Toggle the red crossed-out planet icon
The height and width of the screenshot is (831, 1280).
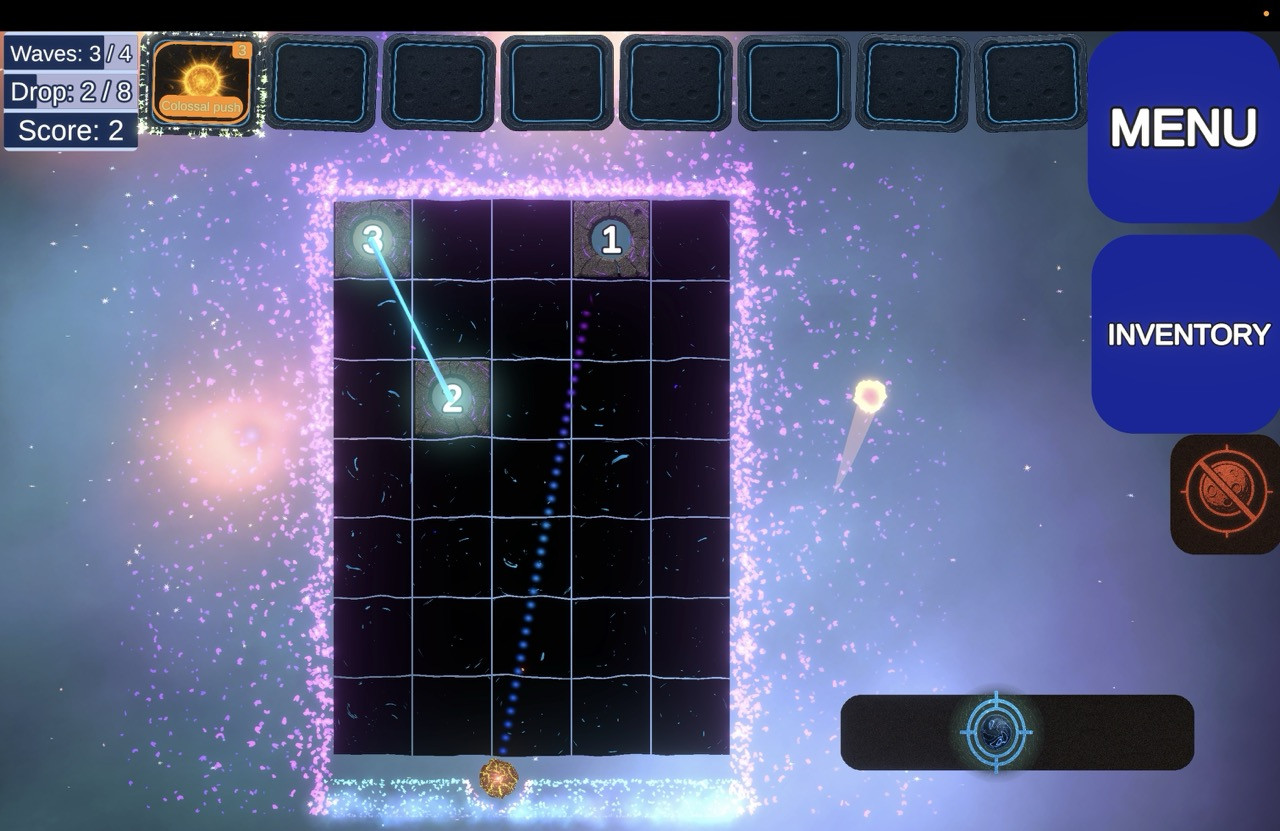click(1226, 494)
